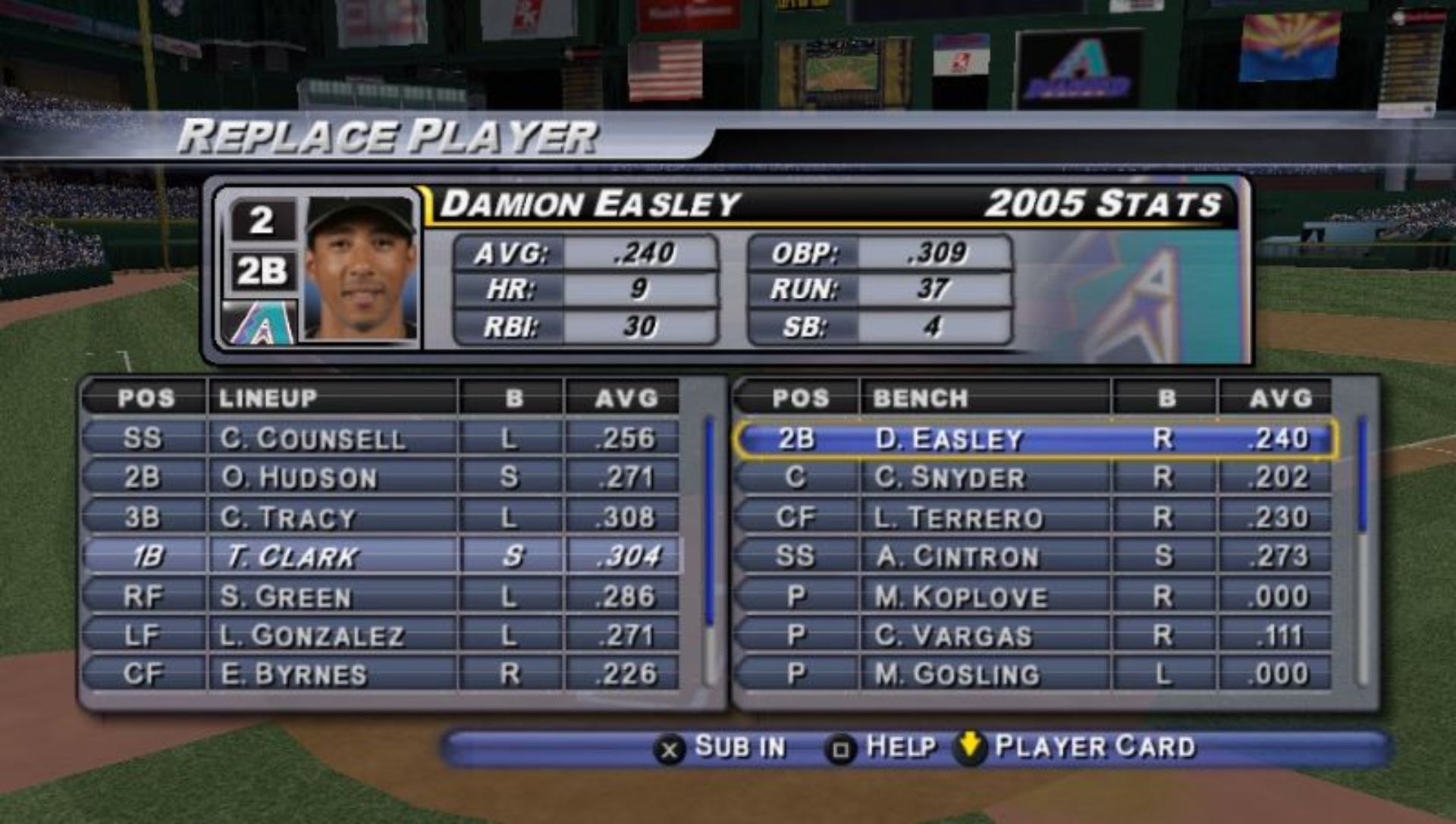Pick E. Byrnes from the lineup
Screen dimensions: 1456x824
click(x=293, y=674)
